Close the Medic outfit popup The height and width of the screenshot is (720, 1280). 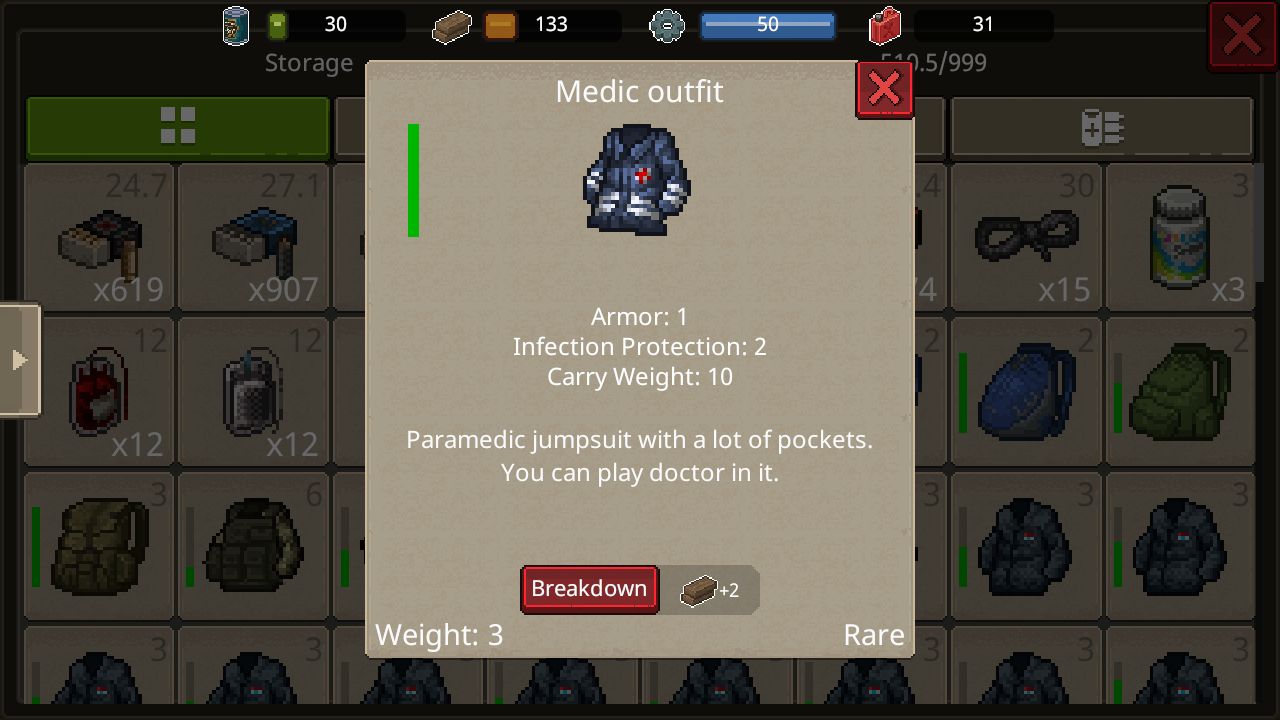point(884,89)
